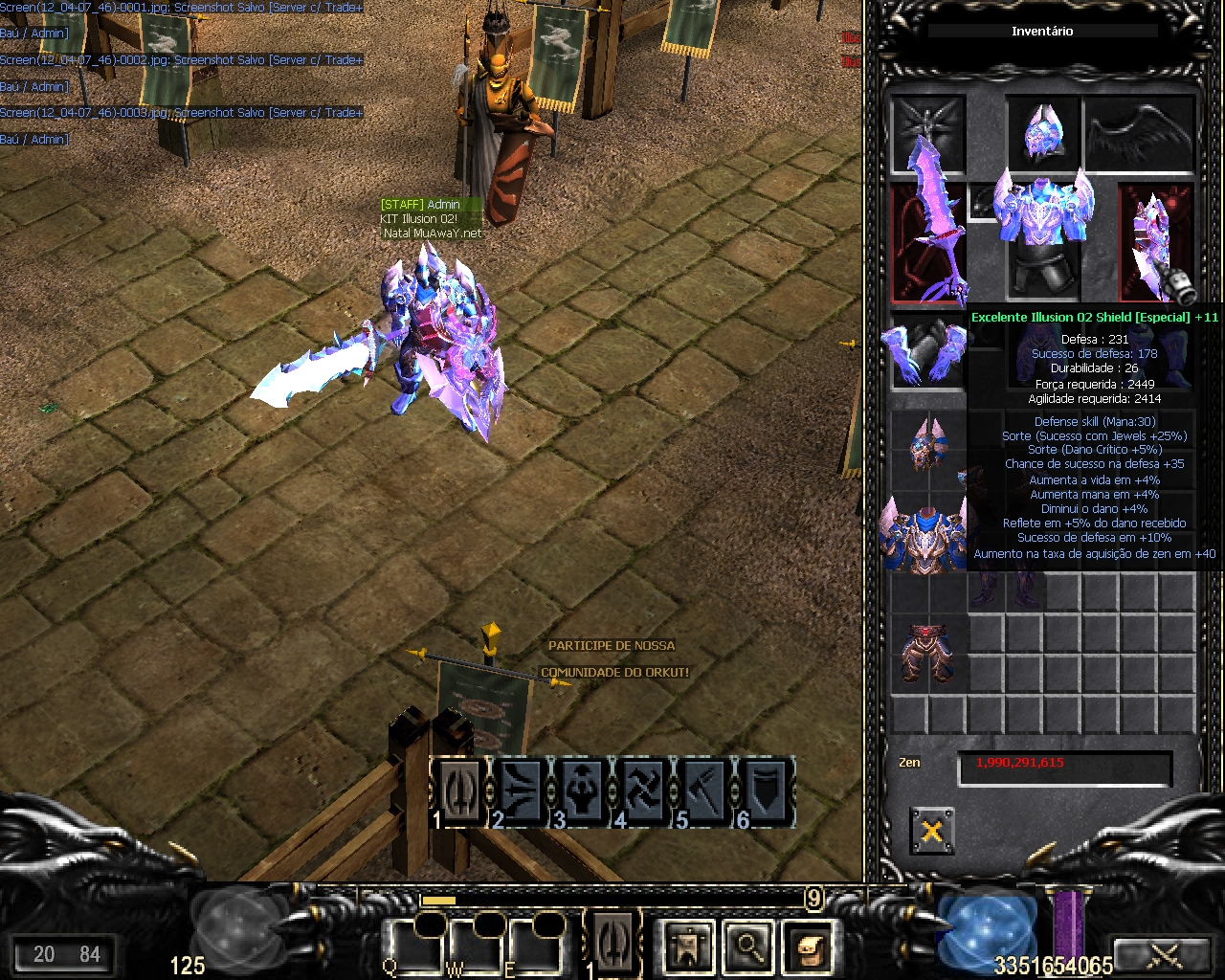Close the Inventário window with the X button
Viewport: 1225px width, 980px height.
coord(931,830)
